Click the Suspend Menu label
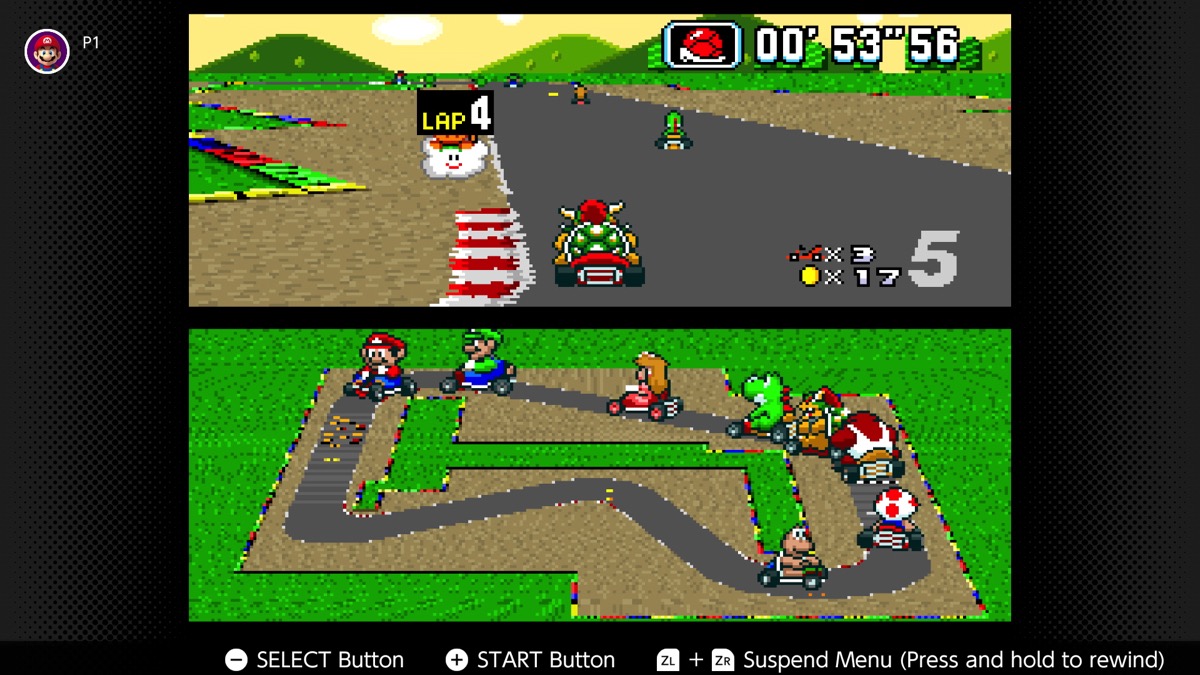1200x675 pixels. tap(953, 660)
